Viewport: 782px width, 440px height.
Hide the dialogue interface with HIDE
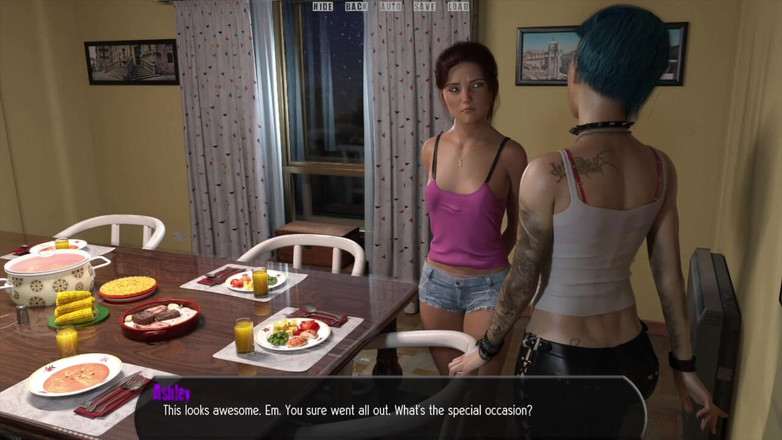coord(323,7)
